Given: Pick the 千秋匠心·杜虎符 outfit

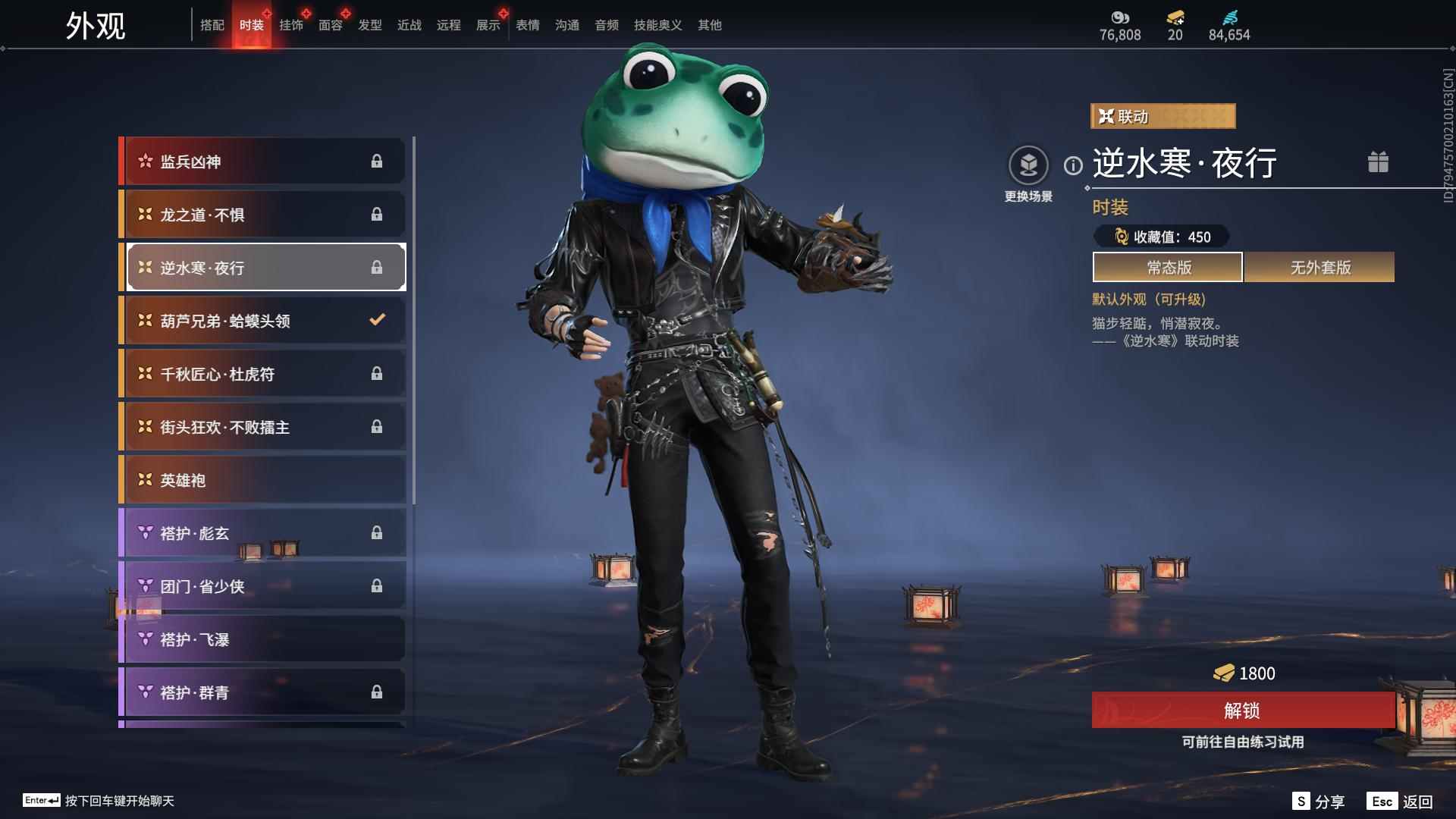Looking at the screenshot, I should pyautogui.click(x=262, y=374).
